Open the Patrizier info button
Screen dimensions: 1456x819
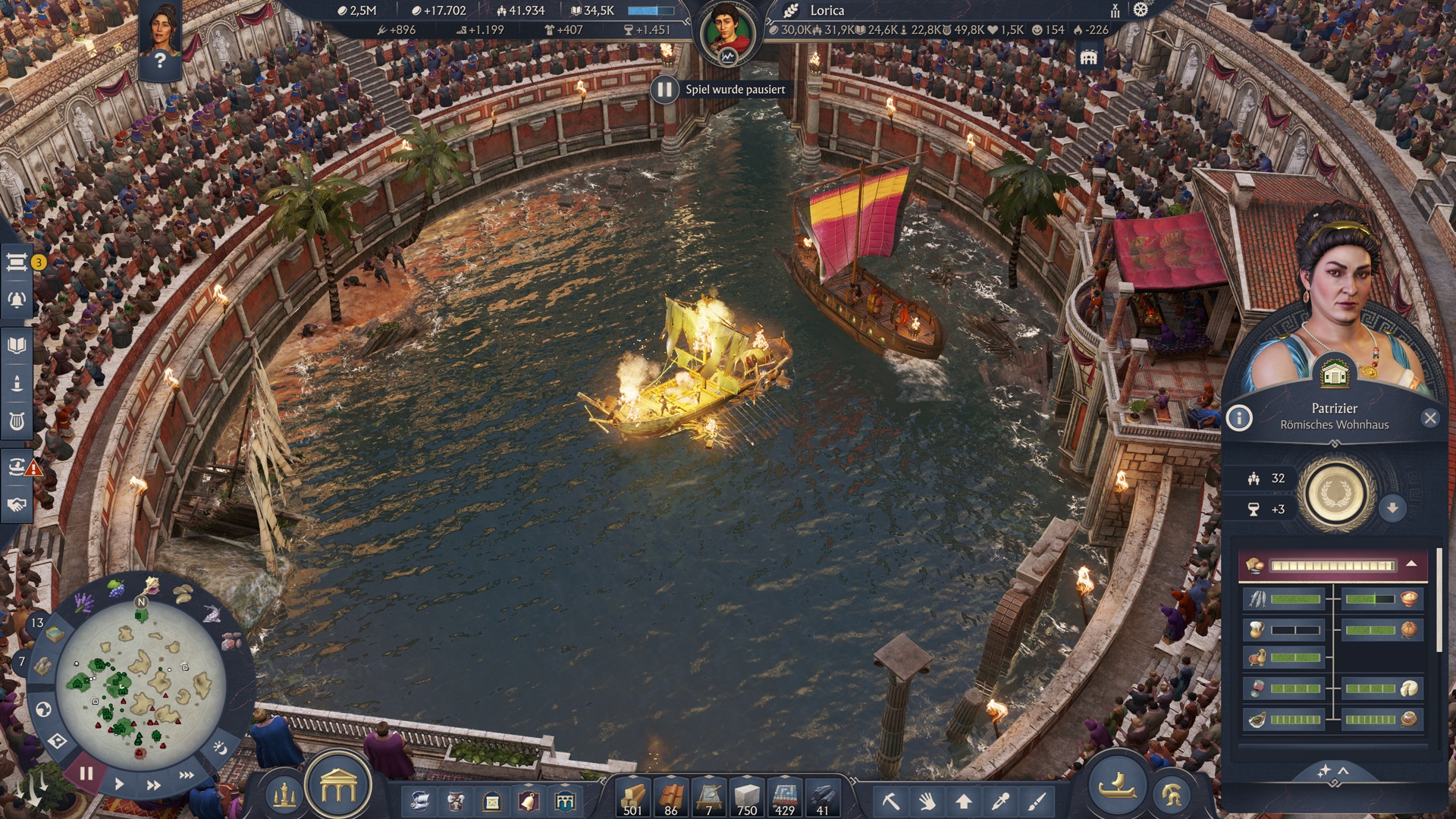point(1239,418)
